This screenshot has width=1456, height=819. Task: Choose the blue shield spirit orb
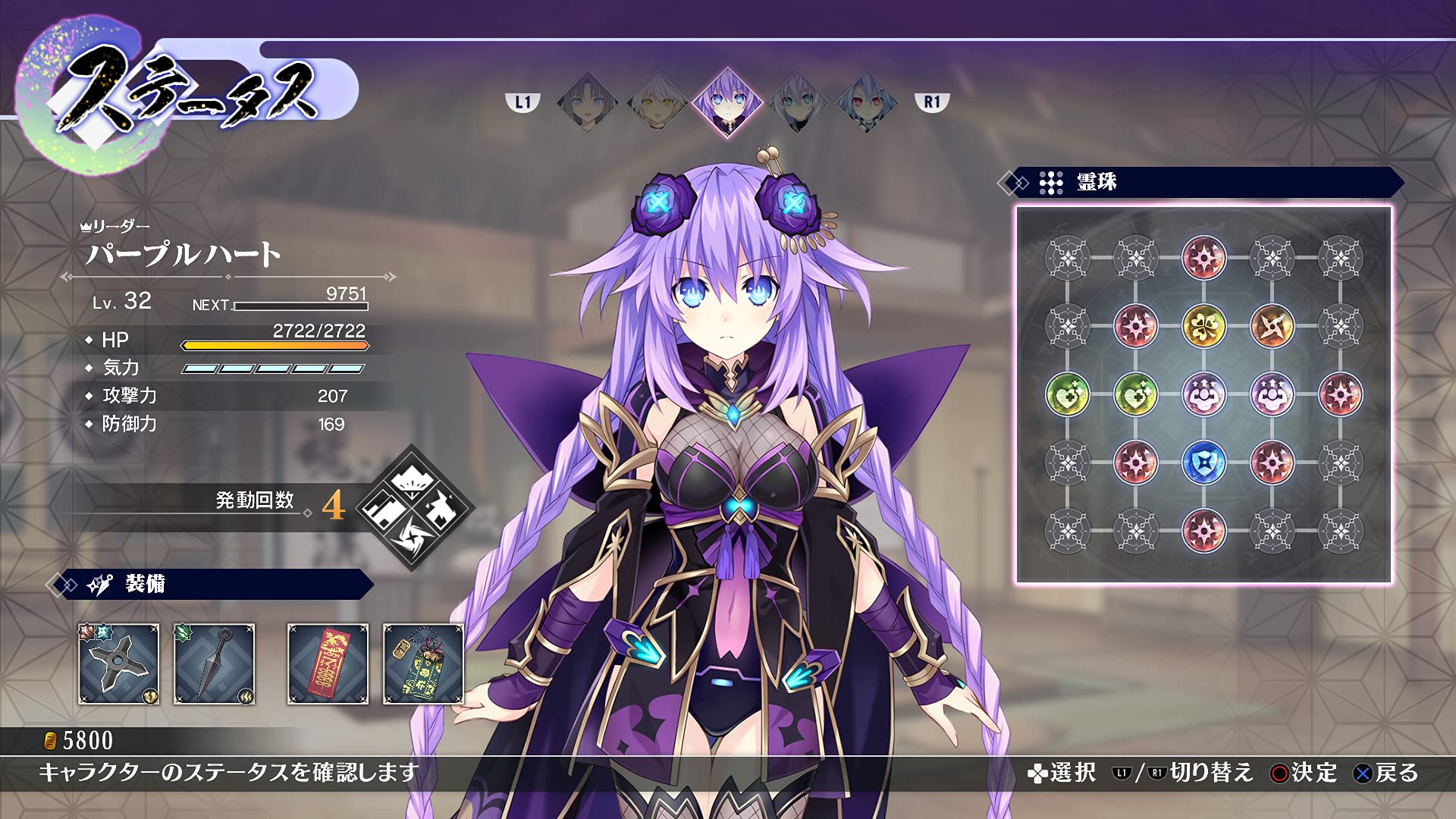point(1203,463)
